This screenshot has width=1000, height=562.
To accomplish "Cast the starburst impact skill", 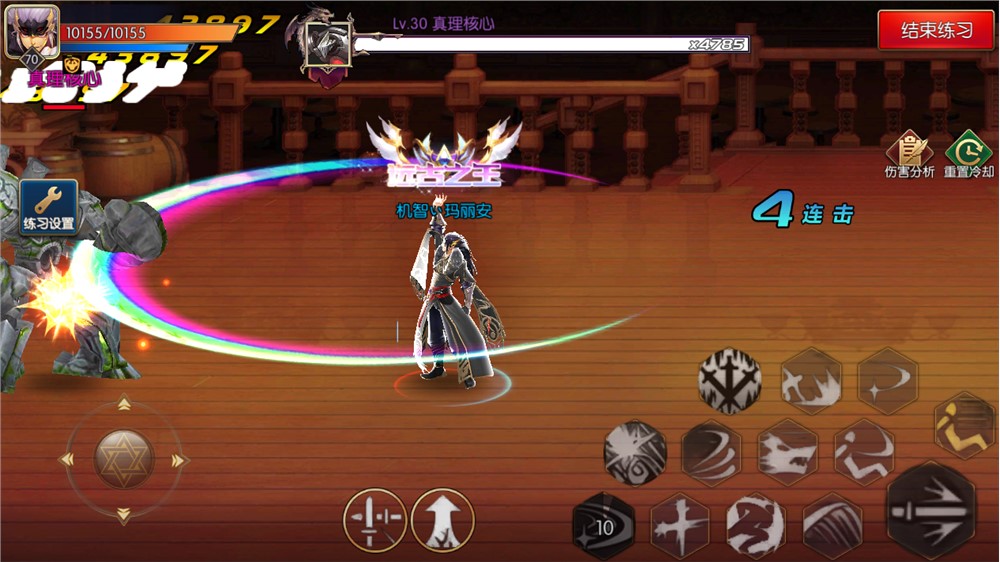I will pos(635,453).
